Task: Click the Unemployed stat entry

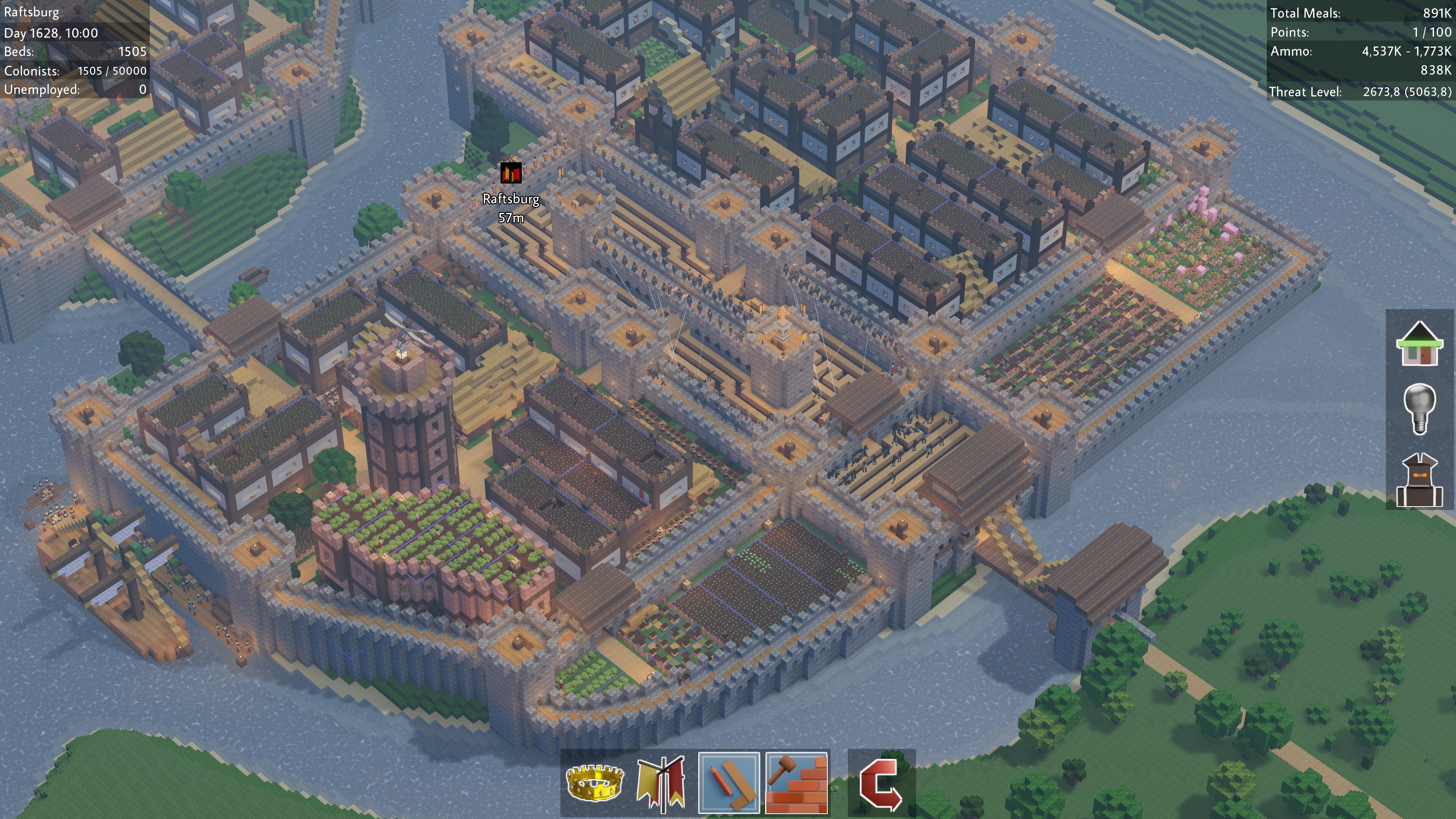Action: coord(74,89)
